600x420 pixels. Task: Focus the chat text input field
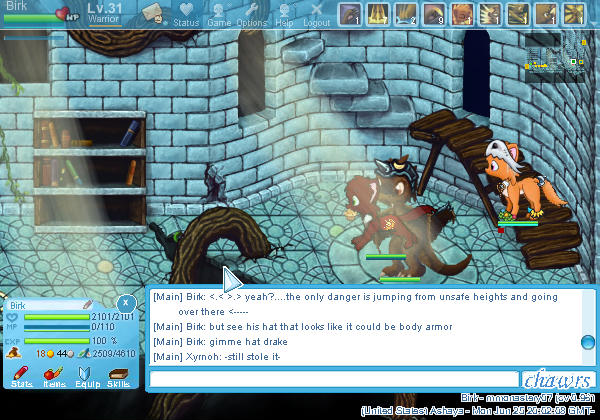(x=334, y=379)
